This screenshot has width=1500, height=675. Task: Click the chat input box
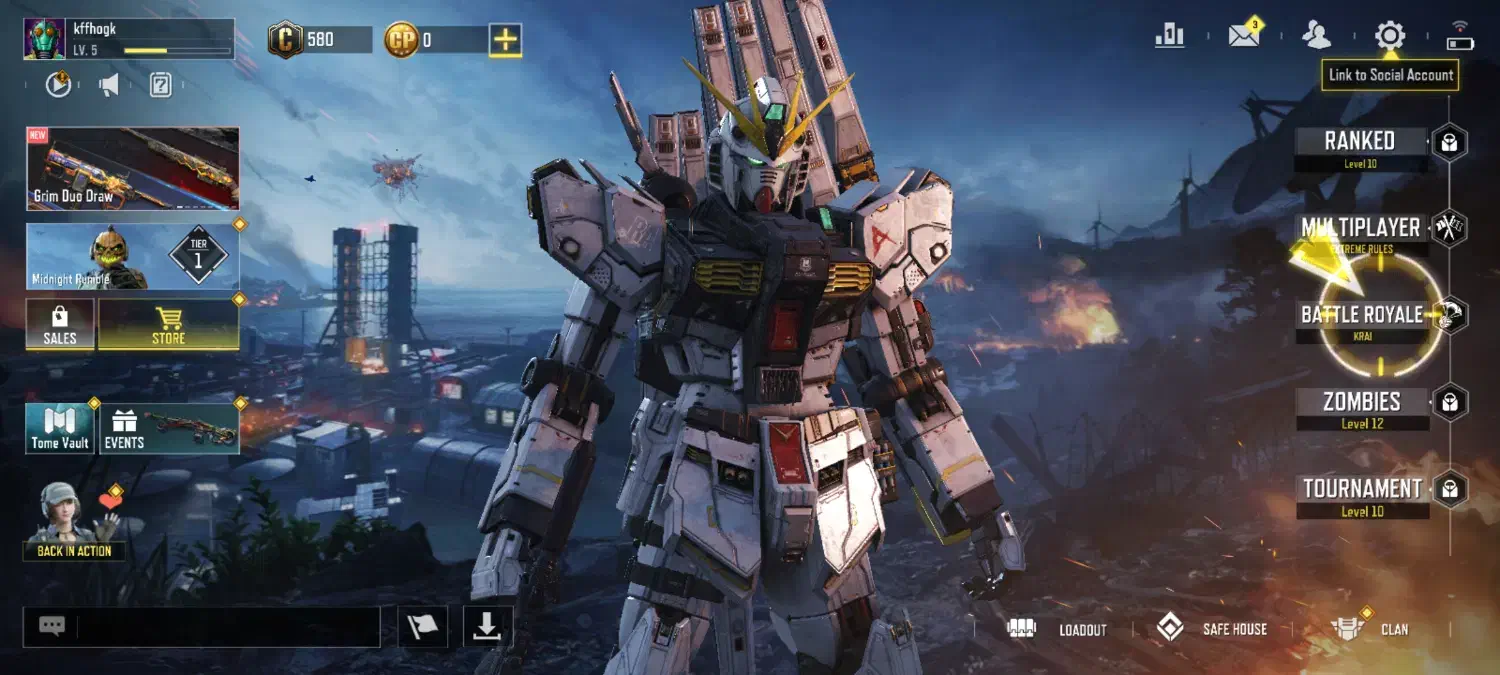click(227, 627)
